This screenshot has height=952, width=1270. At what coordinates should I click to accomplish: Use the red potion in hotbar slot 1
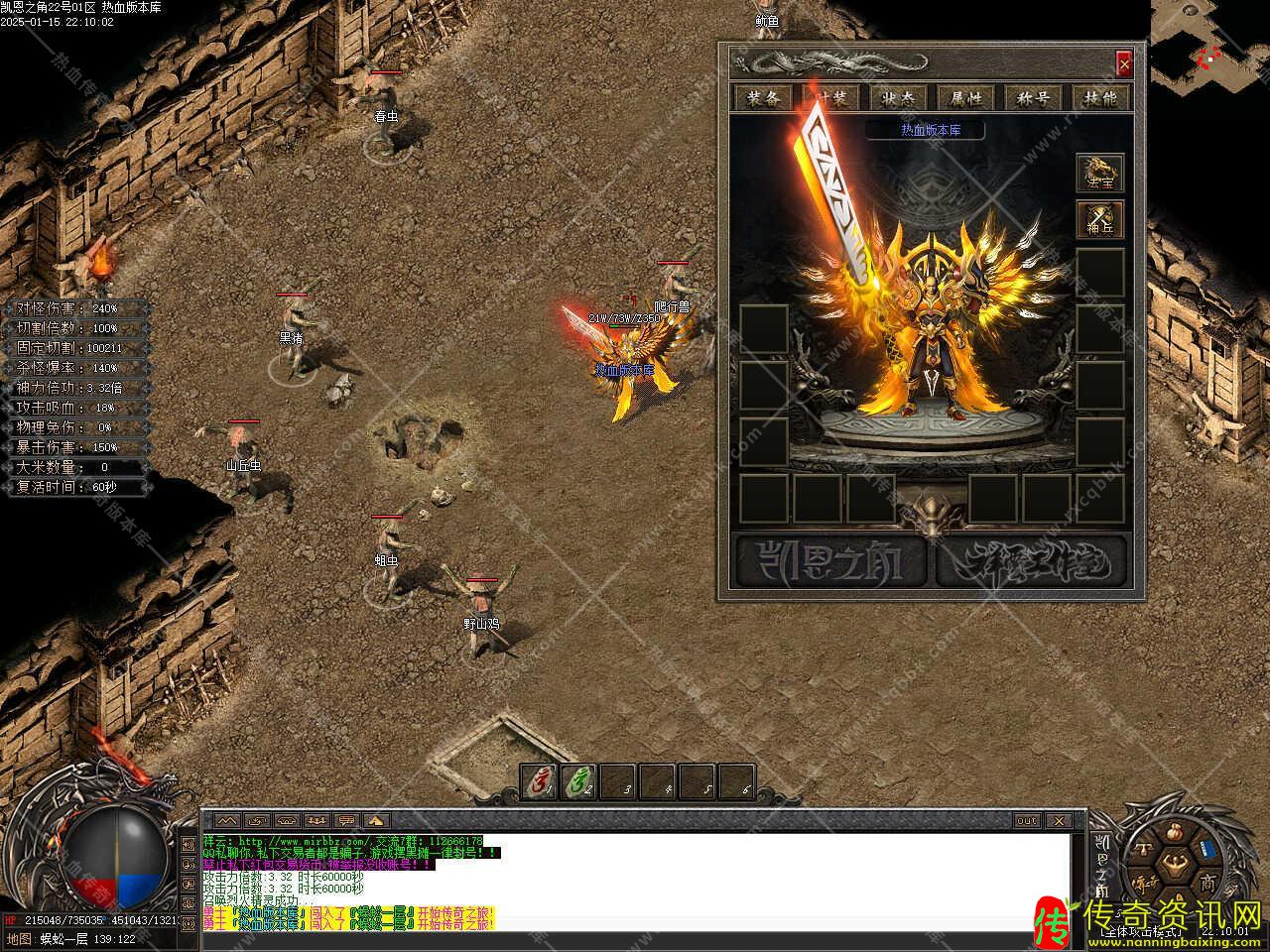pos(541,782)
